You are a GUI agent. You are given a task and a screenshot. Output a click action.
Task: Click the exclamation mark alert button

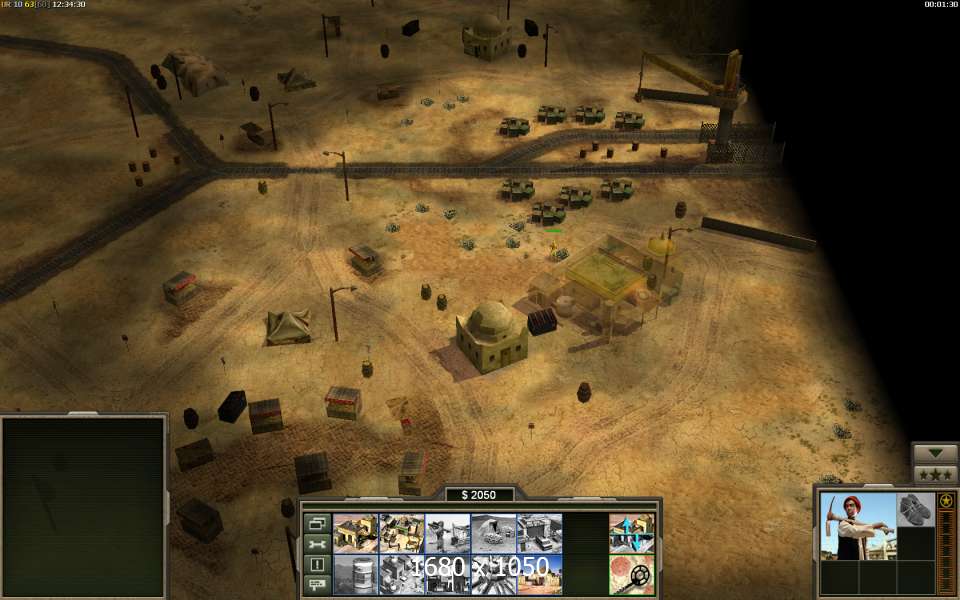(317, 564)
